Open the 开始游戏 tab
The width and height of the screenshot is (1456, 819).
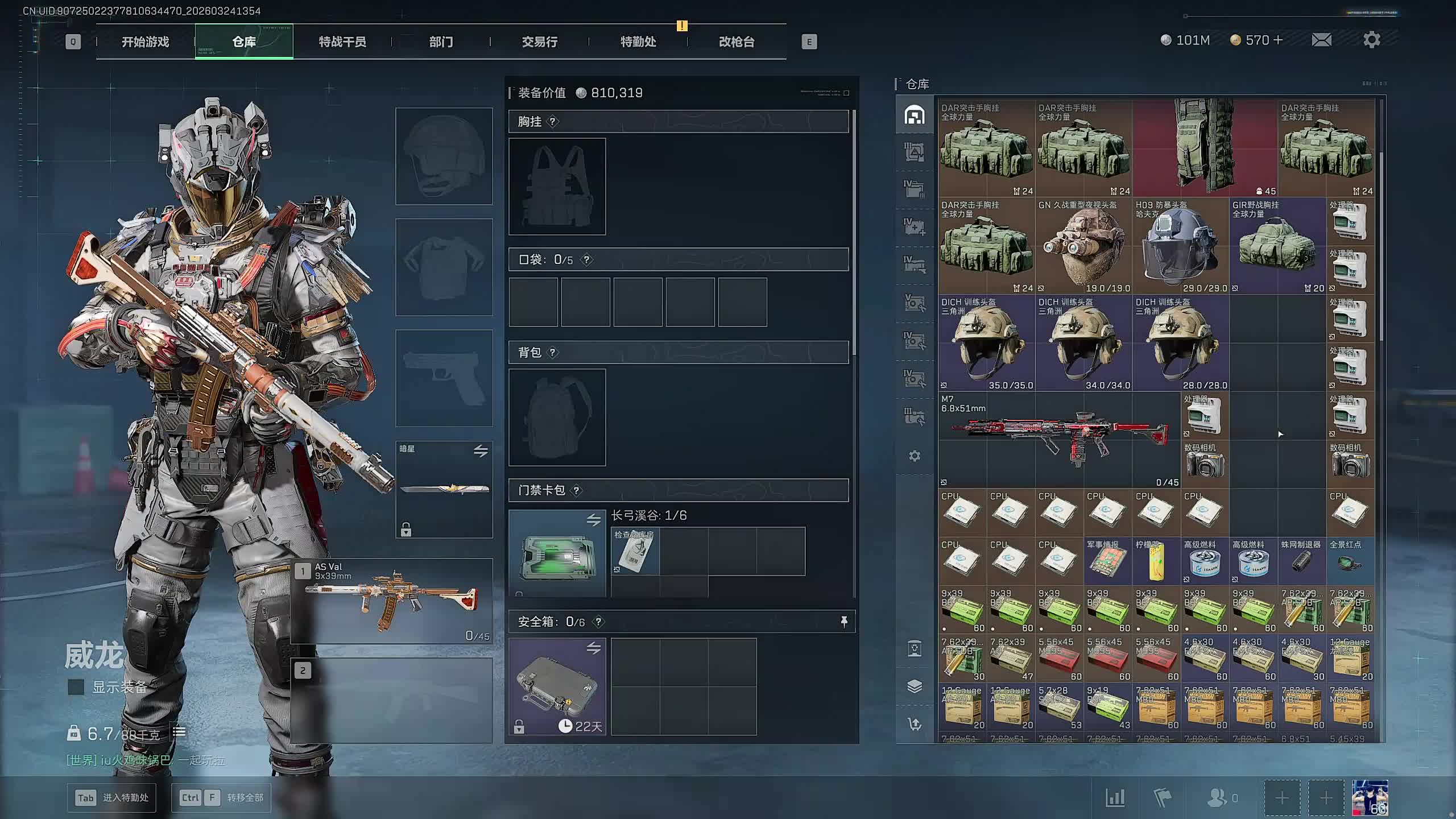(x=145, y=42)
